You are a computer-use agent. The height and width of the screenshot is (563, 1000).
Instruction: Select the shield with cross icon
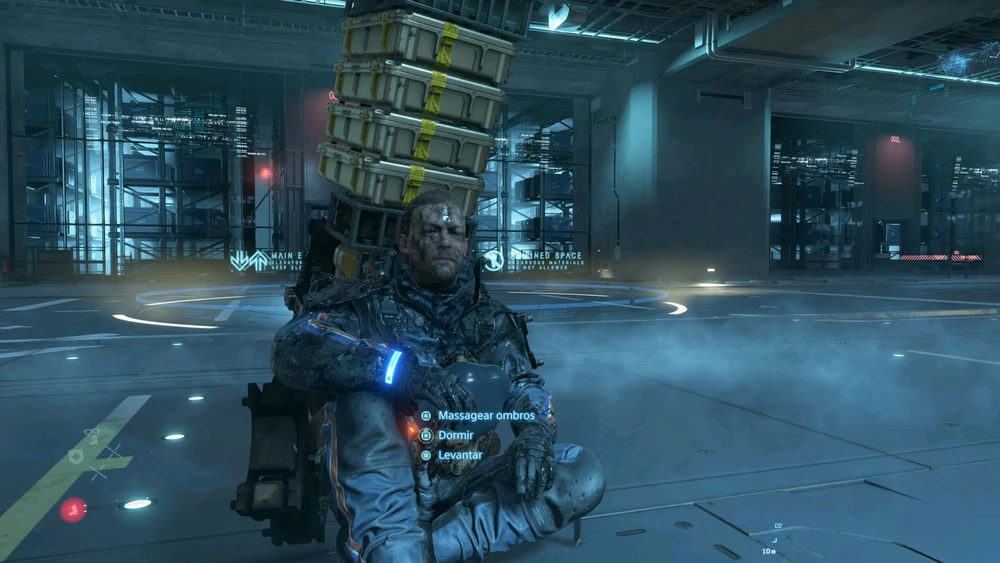click(76, 456)
